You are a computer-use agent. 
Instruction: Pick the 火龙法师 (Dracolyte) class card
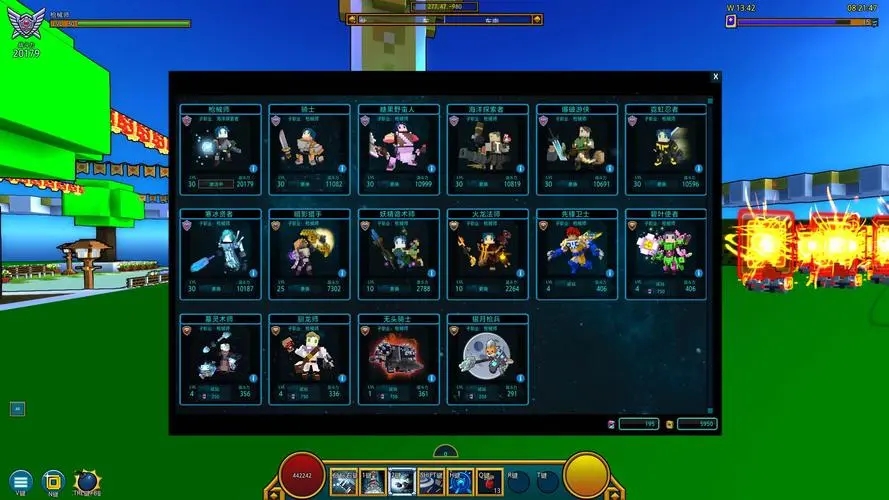pyautogui.click(x=487, y=252)
